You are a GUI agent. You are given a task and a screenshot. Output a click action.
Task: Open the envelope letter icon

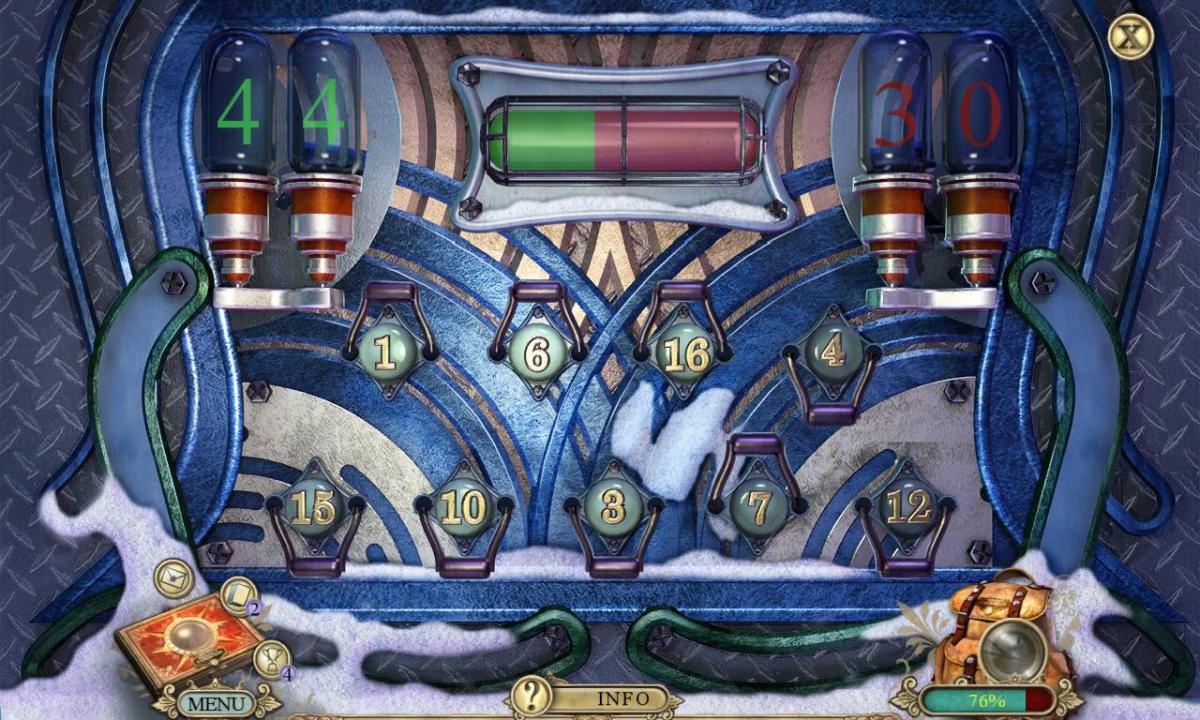pyautogui.click(x=174, y=578)
